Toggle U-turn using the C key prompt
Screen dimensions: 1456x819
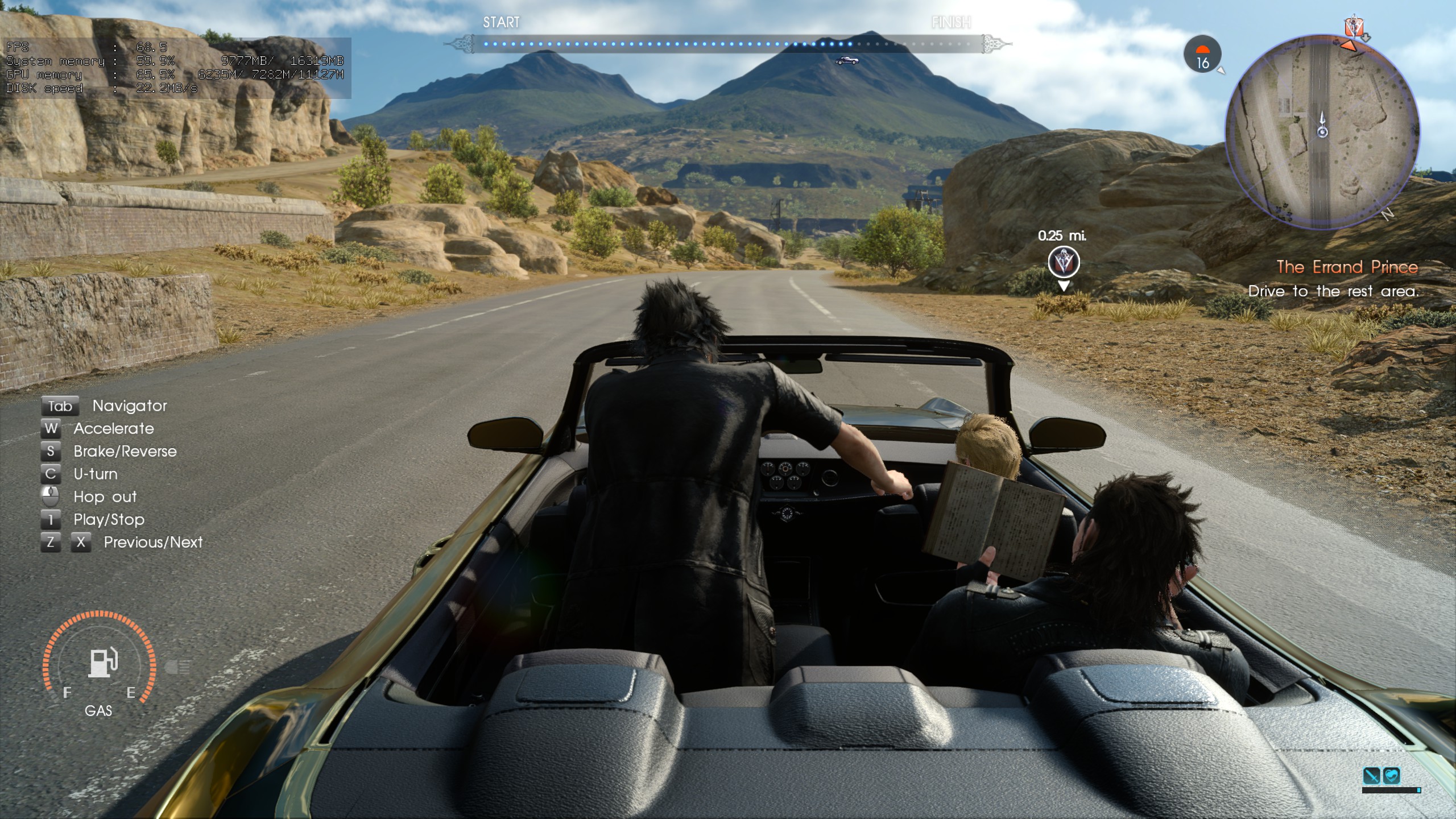[51, 474]
